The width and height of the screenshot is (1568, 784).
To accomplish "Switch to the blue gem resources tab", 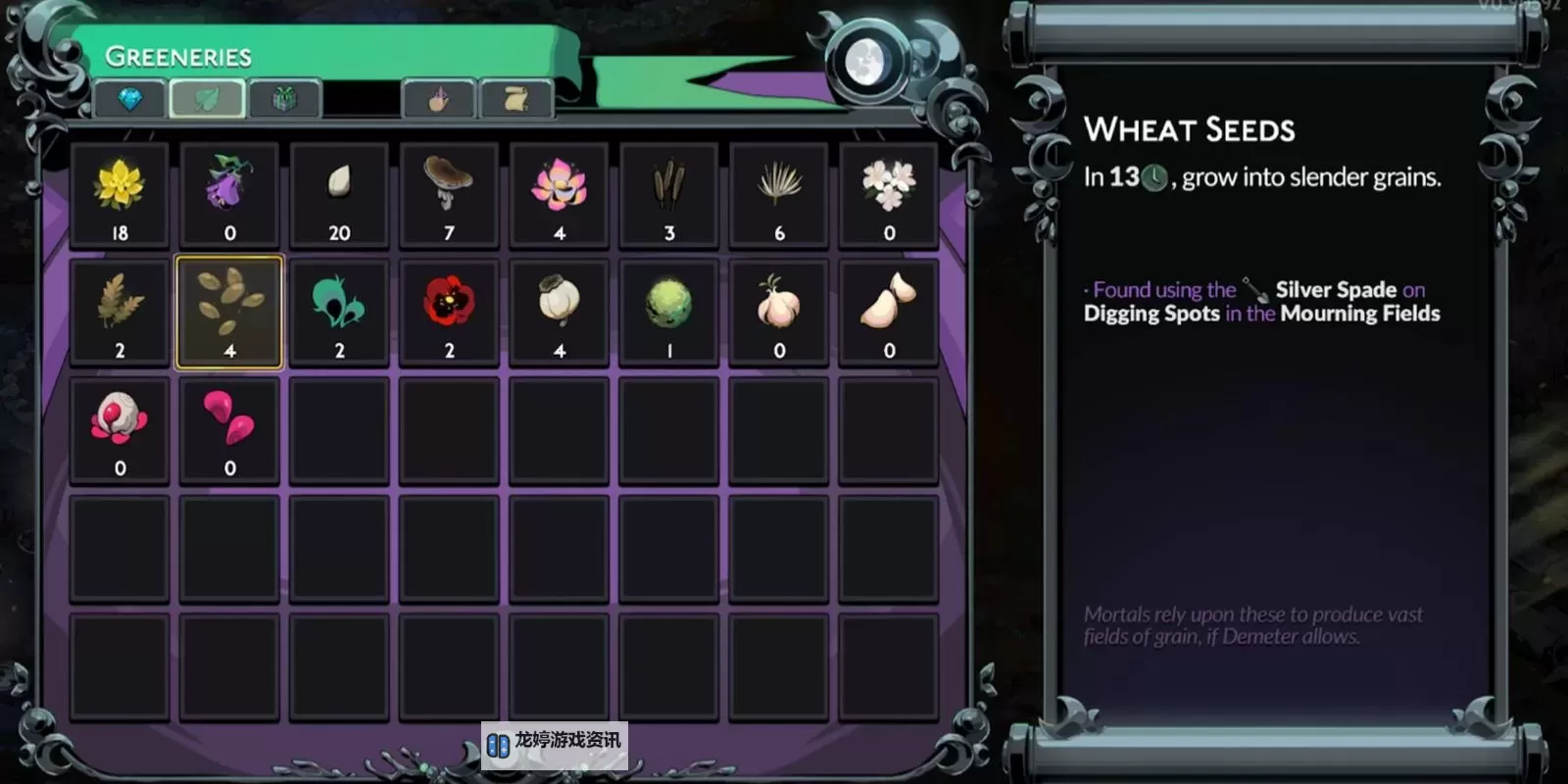I will point(129,99).
